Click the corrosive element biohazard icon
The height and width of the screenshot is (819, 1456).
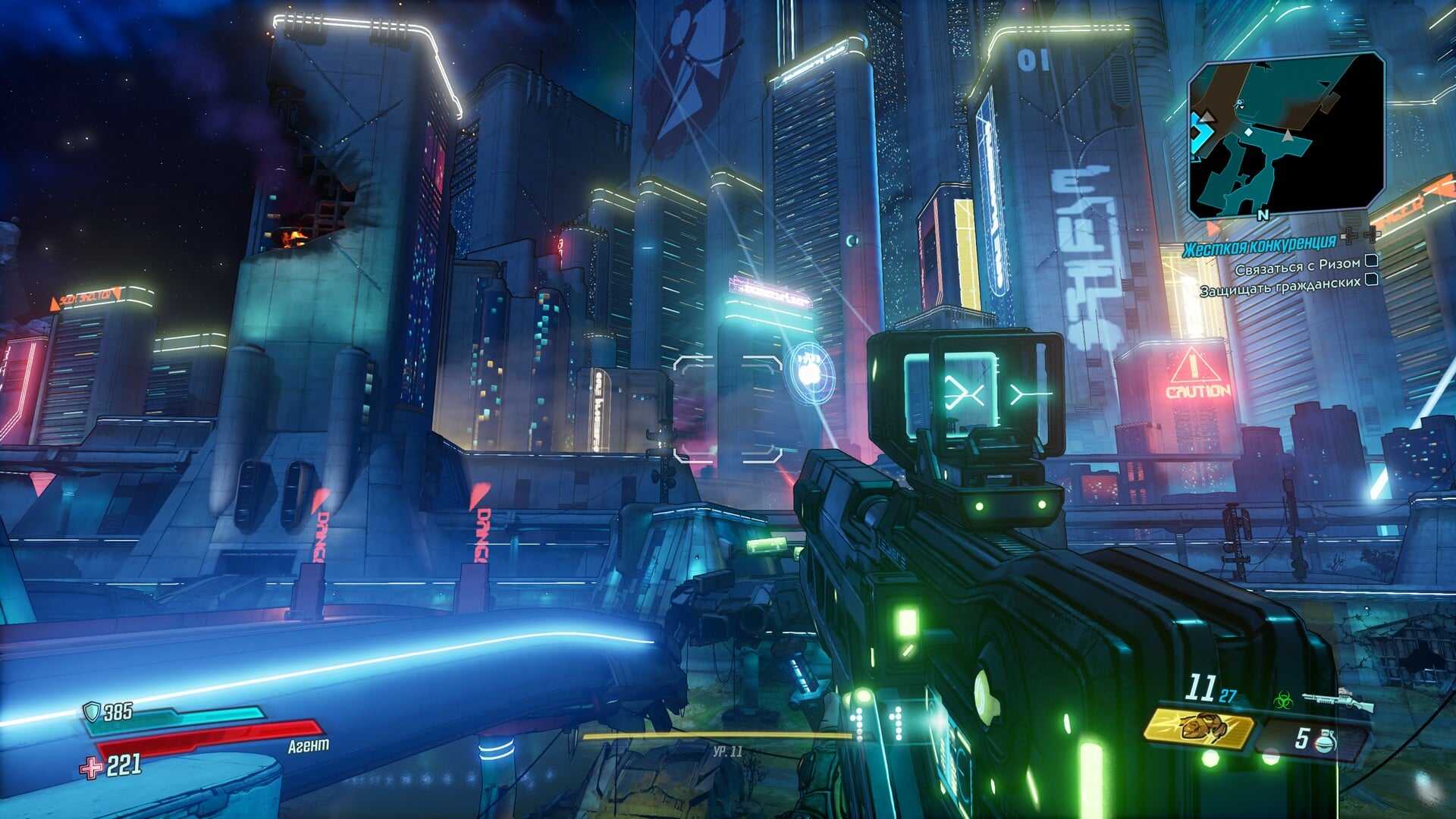tap(1283, 699)
